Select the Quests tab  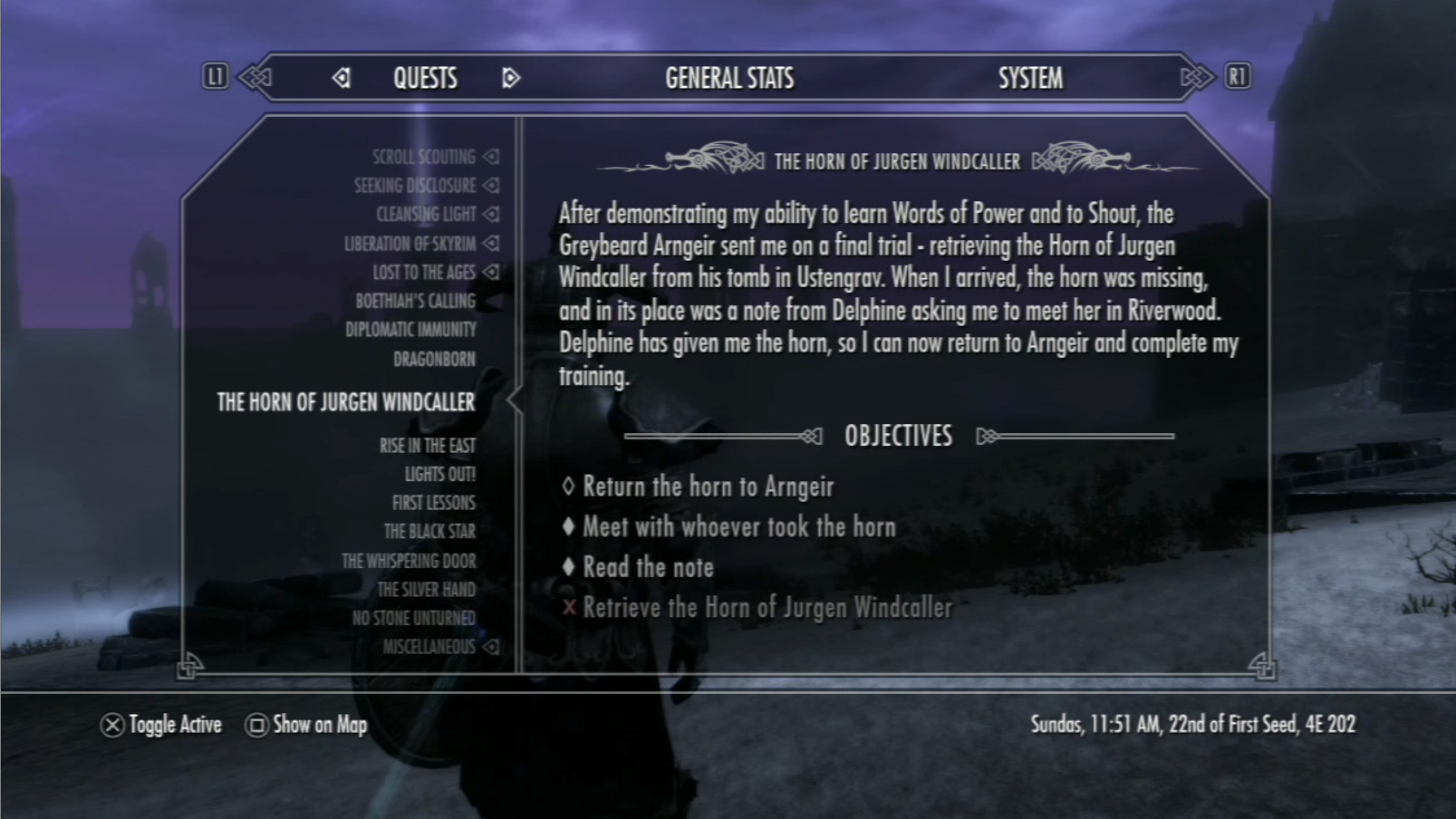click(x=425, y=79)
